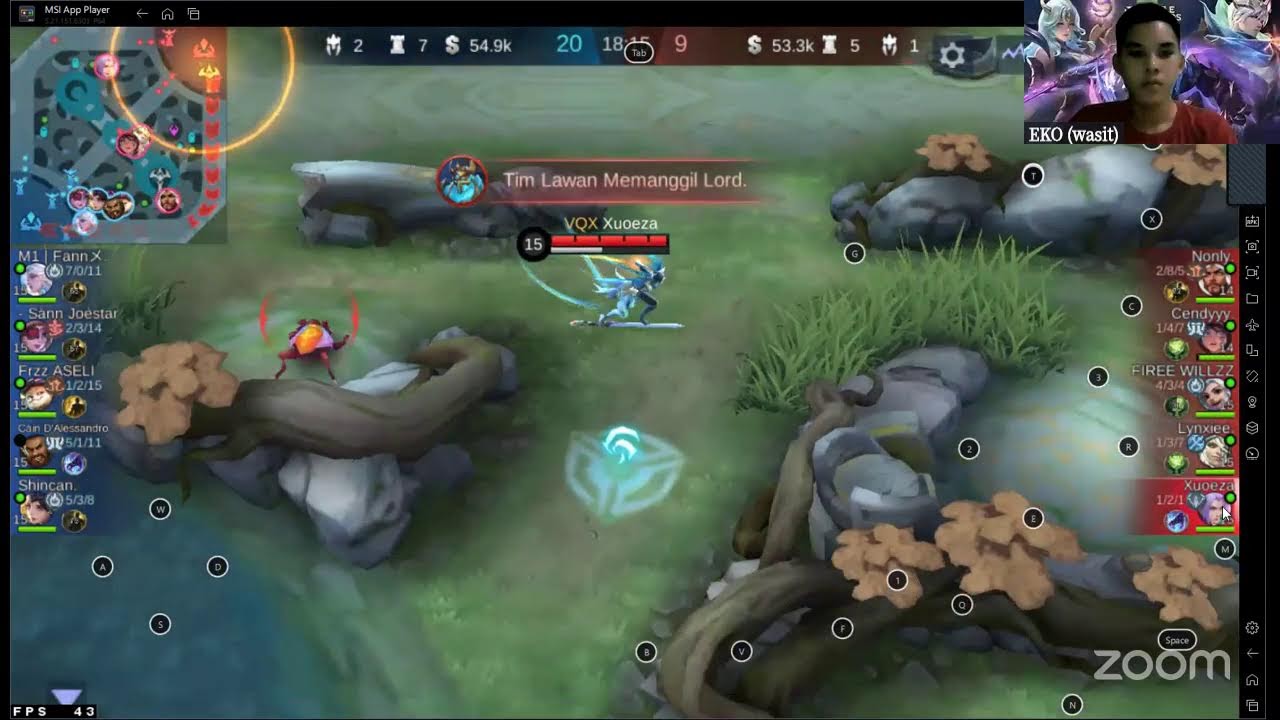Pick Shincan. from the left team list

click(x=60, y=503)
